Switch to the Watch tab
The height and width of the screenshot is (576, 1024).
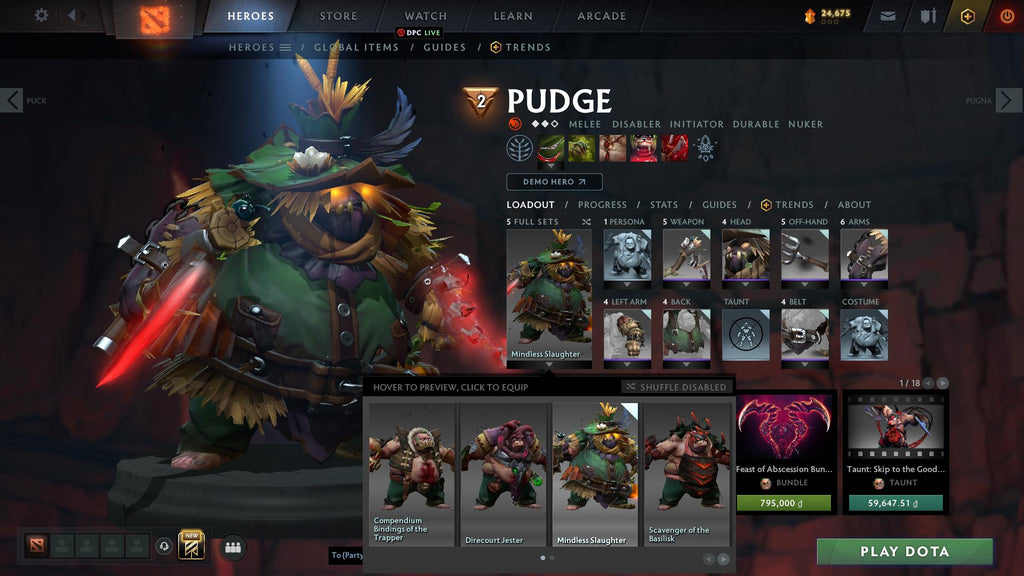tap(425, 16)
